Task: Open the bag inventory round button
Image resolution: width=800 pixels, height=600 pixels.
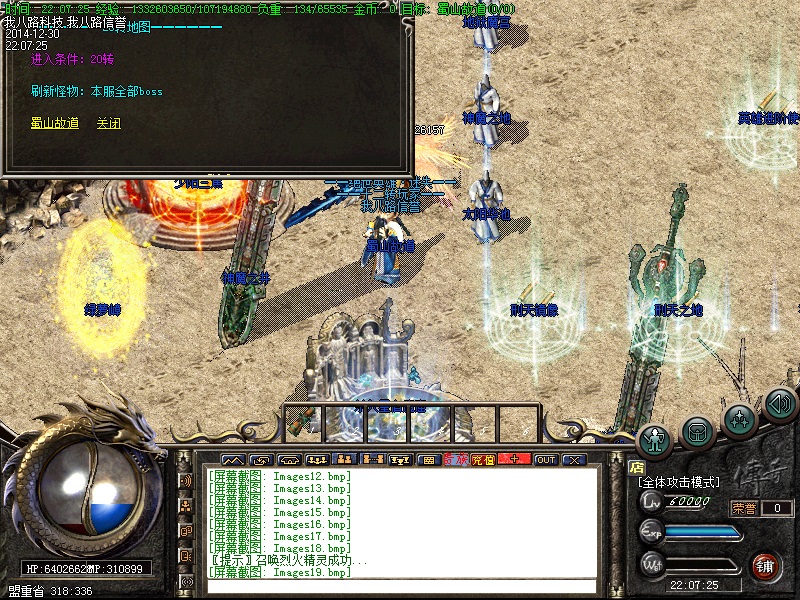Action: click(697, 431)
